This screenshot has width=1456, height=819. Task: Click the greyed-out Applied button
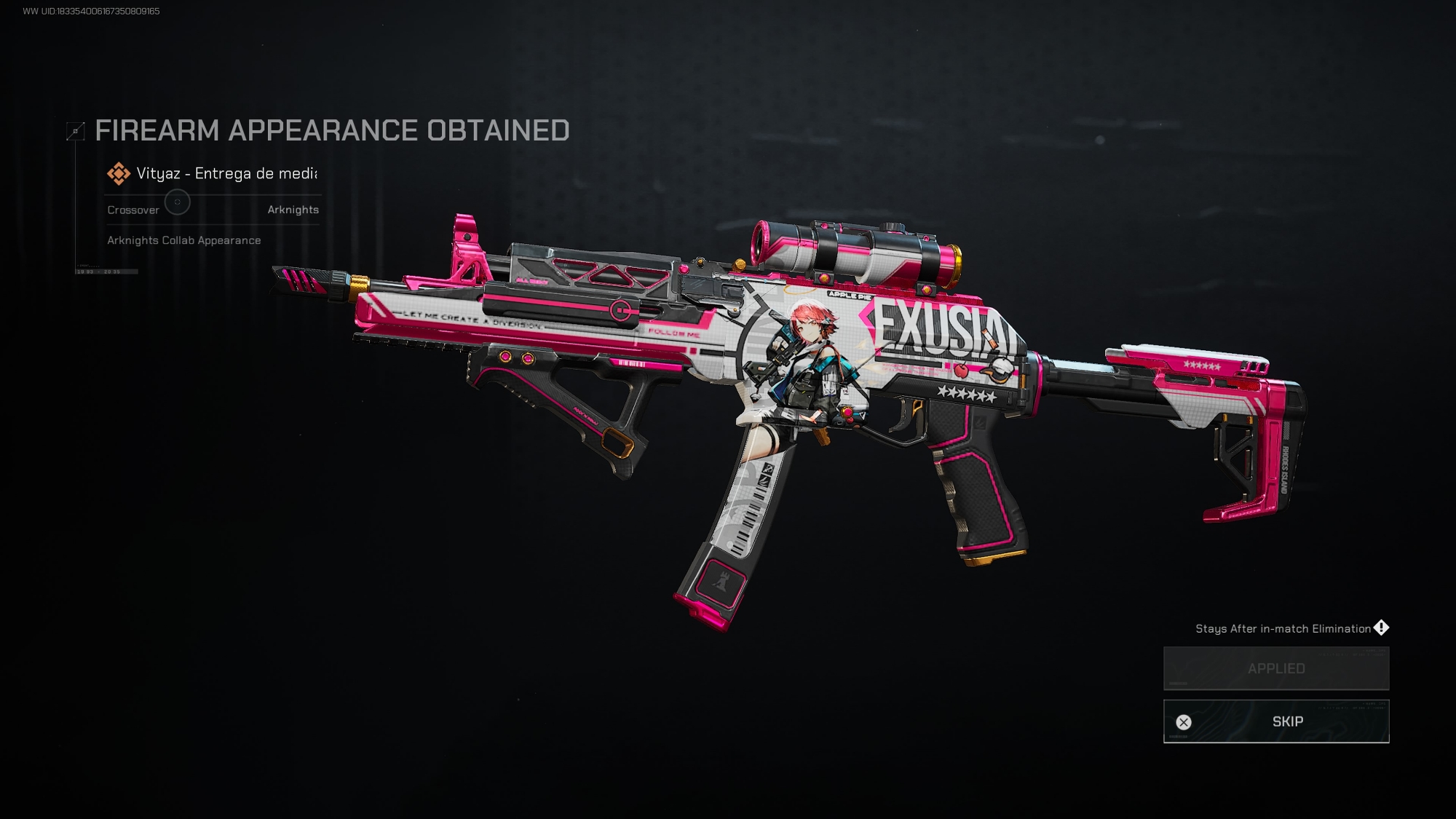click(x=1275, y=668)
